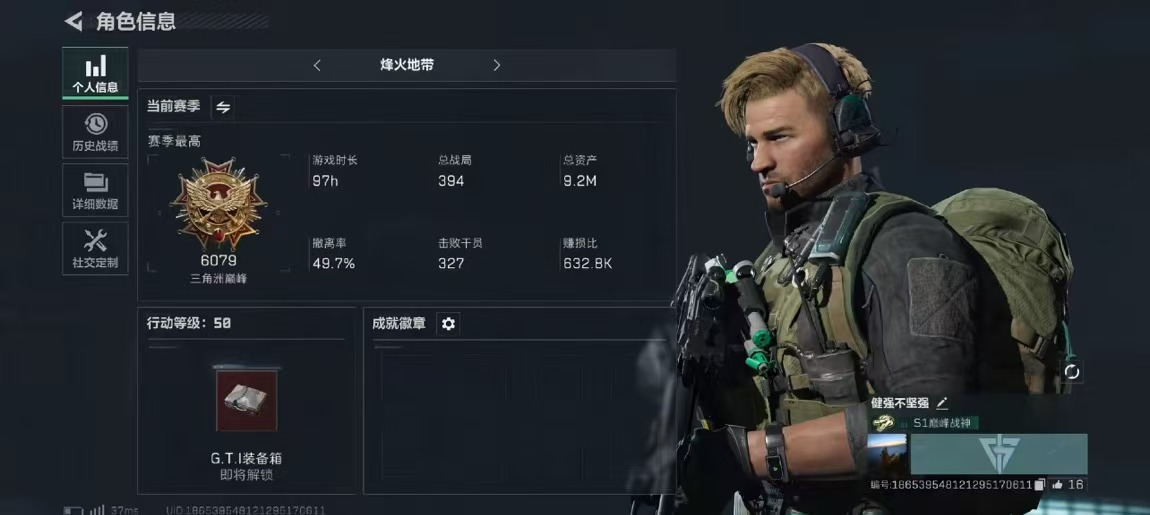This screenshot has height=515, width=1150.
Task: Open the 成就徽章 gear settings icon
Action: point(448,324)
